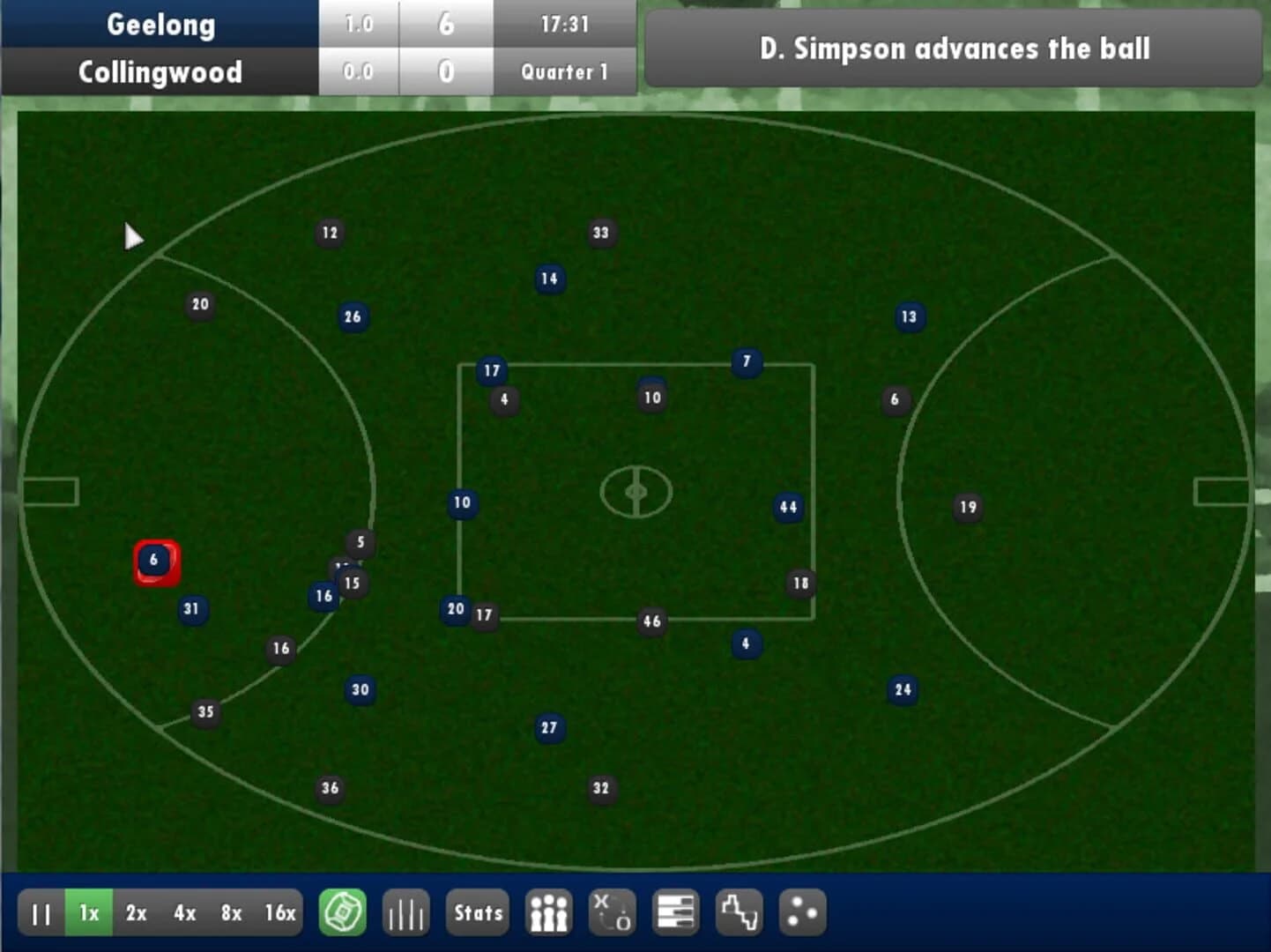
Task: Click the Quarter 1 clock display
Action: tap(565, 72)
